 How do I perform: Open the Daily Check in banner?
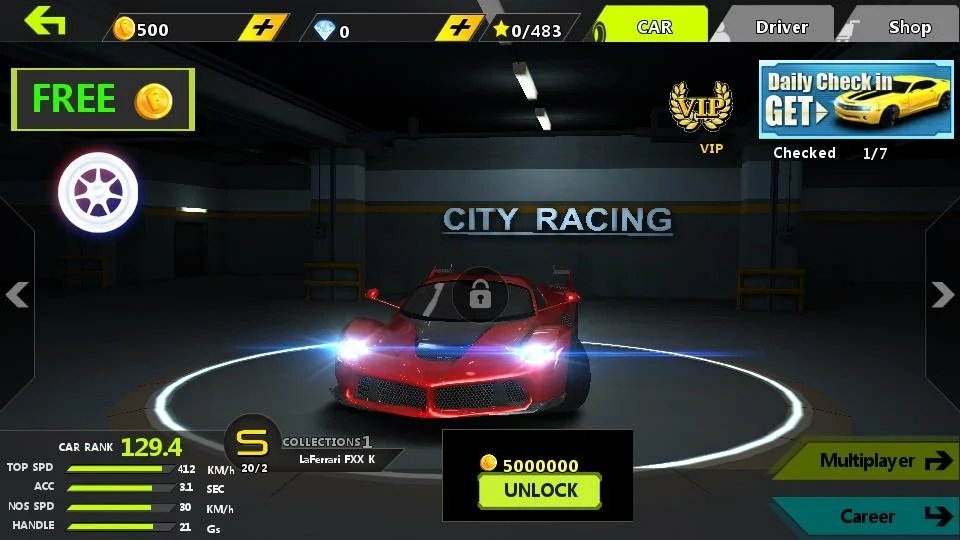[855, 99]
